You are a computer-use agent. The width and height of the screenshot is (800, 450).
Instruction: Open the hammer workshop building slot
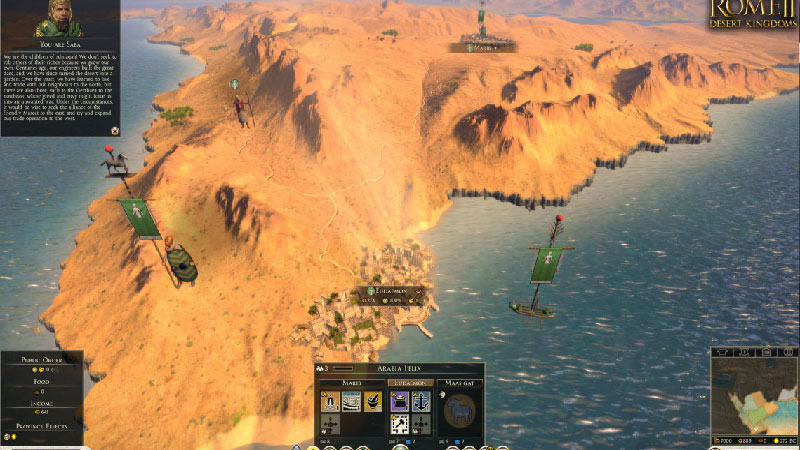[398, 424]
